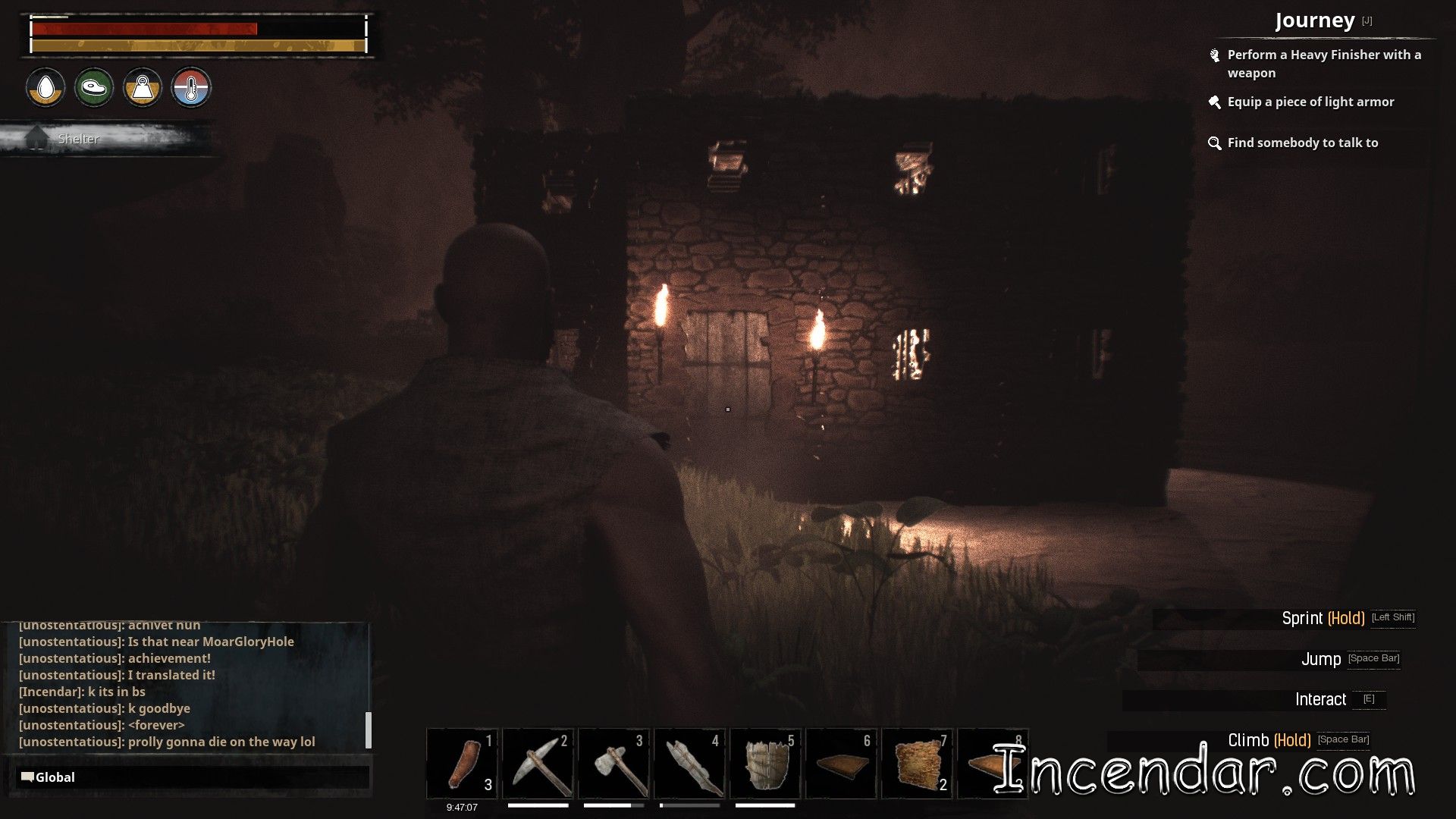Select the stone sword in hotbar slot 4

click(690, 763)
